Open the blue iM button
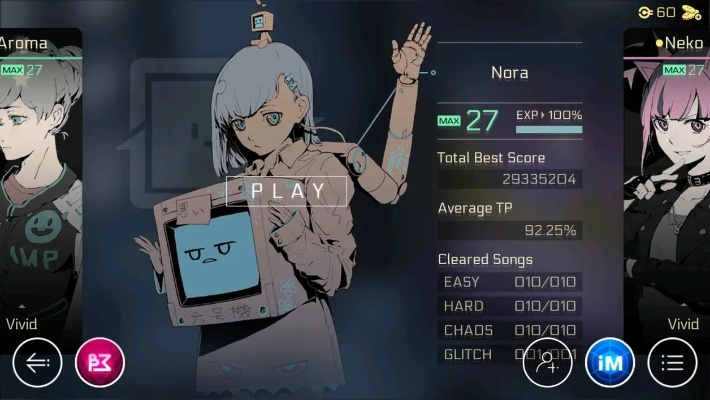Screen dimensions: 710x400 [x=610, y=363]
